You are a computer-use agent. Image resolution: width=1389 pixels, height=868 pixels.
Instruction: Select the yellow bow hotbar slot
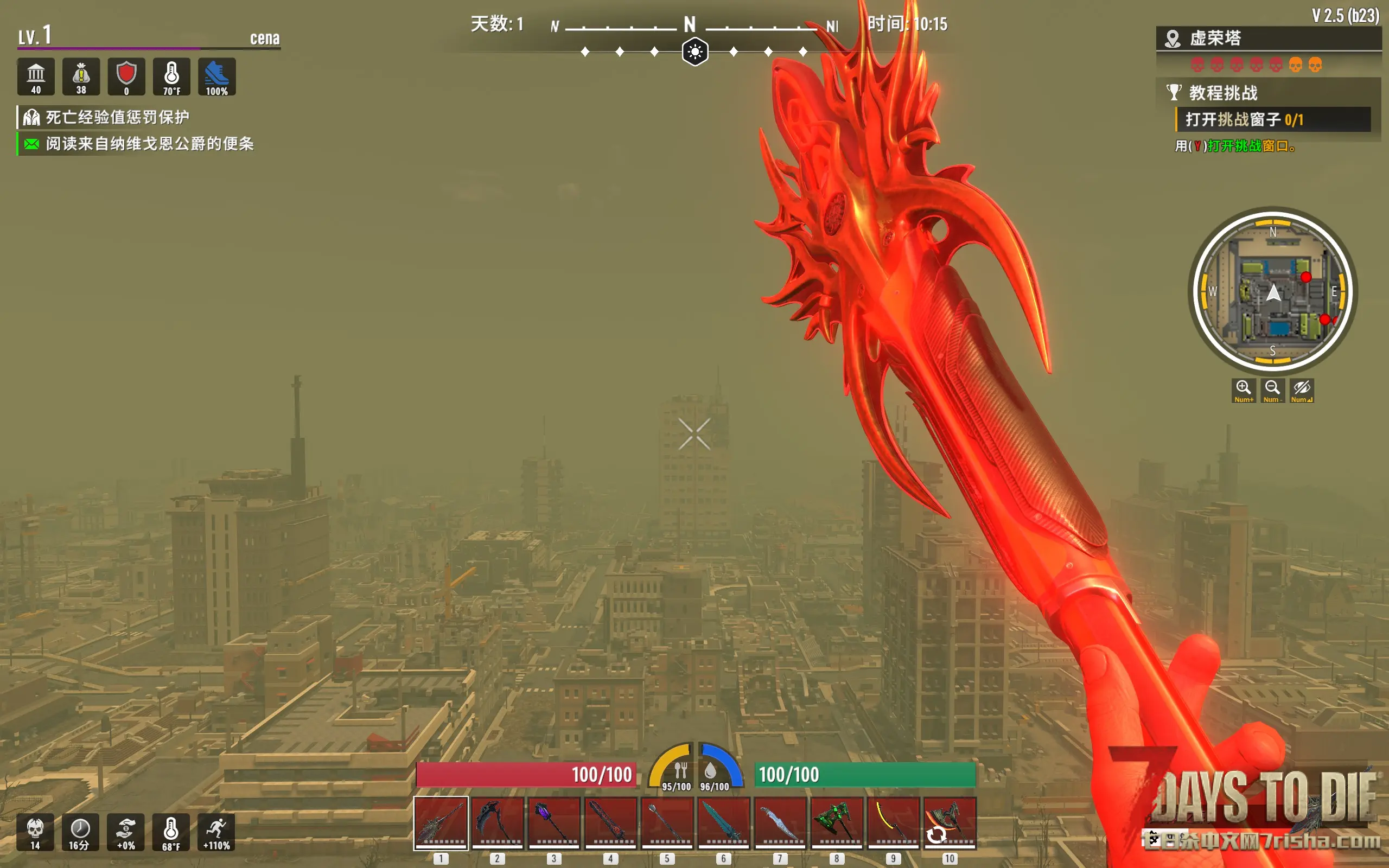coord(893,822)
